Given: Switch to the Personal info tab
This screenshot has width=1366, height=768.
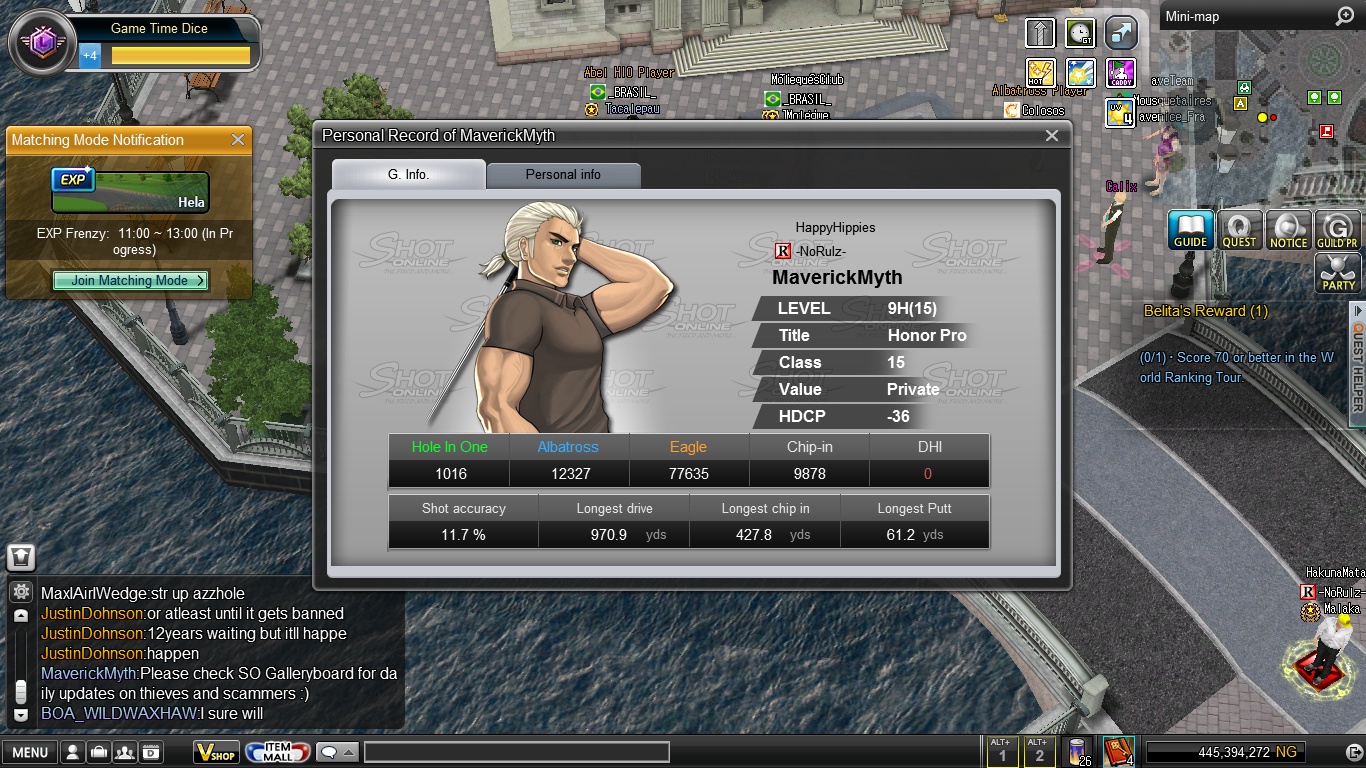Looking at the screenshot, I should pyautogui.click(x=563, y=174).
